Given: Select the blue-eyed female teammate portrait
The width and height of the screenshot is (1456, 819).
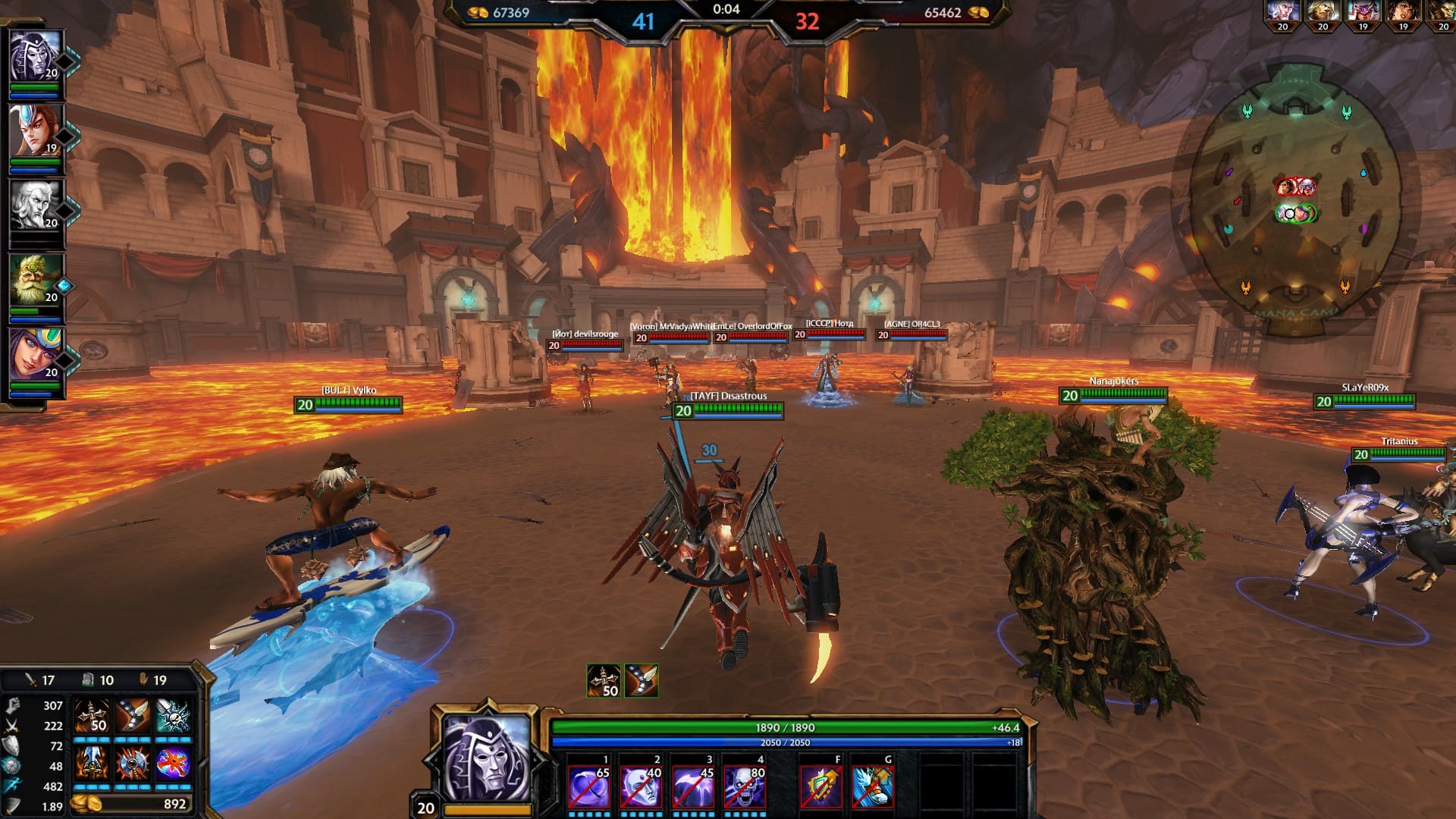Looking at the screenshot, I should [x=35, y=354].
